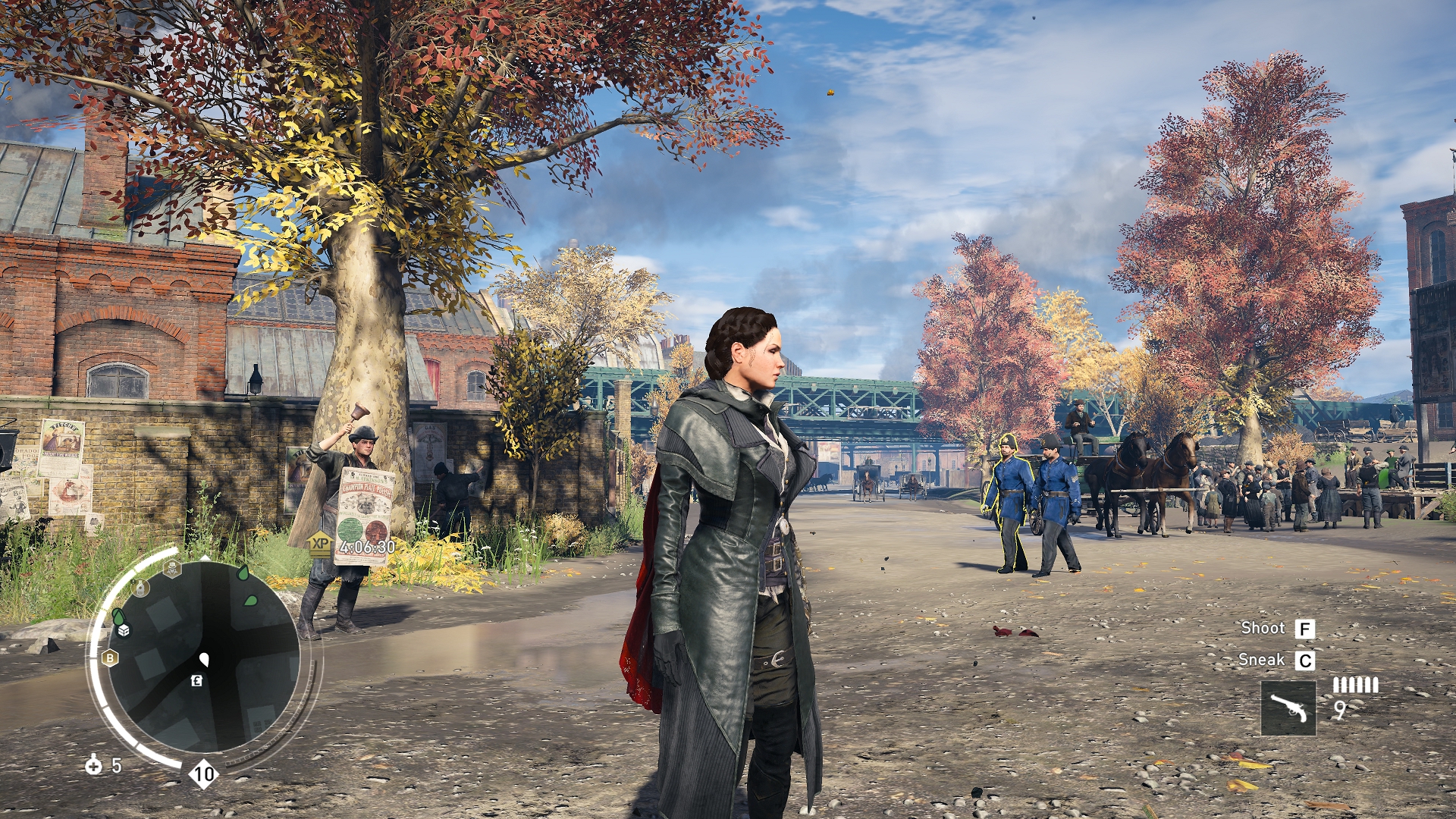Select the revolver weapon icon
This screenshot has height=819, width=1456.
[1288, 708]
